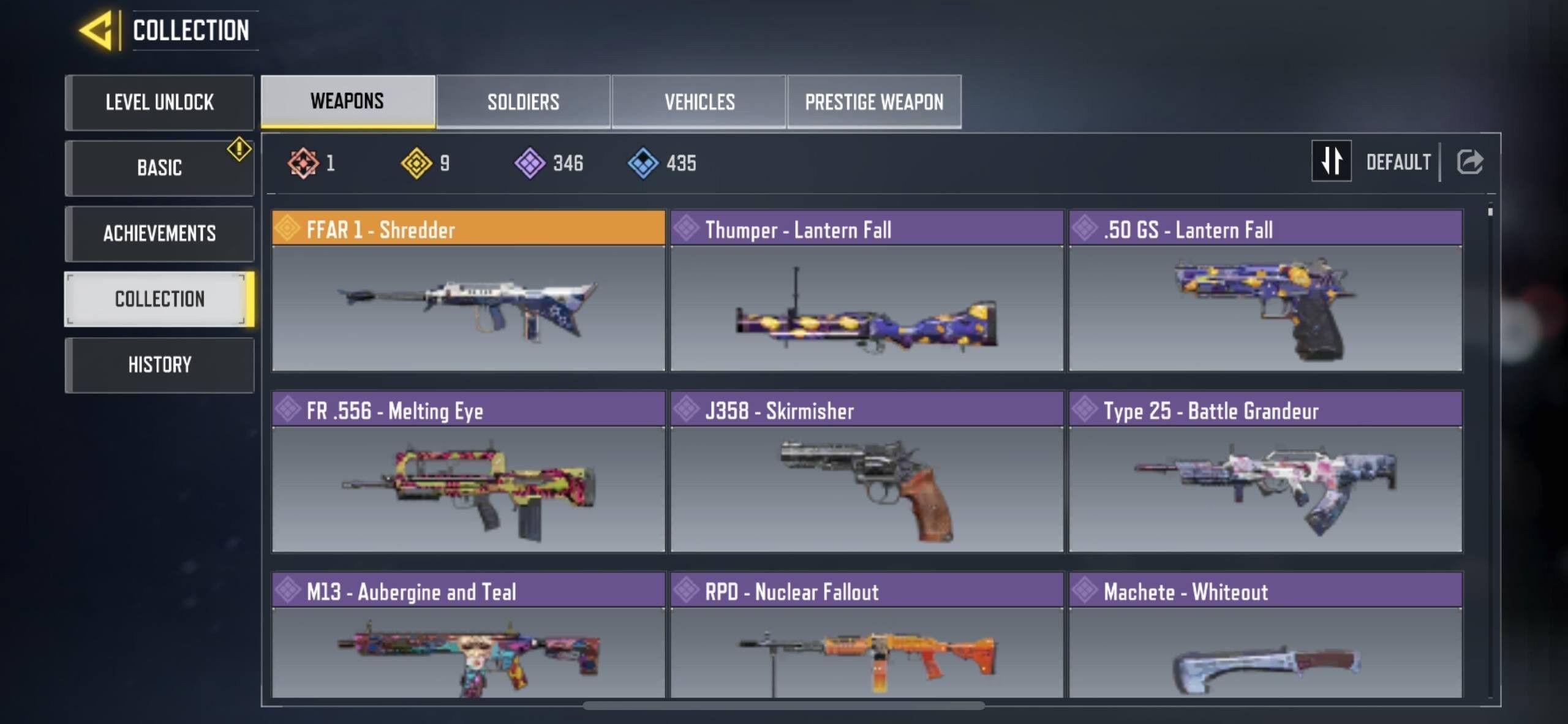Click the ACHIEVEMENTS sidebar button
Viewport: 1568px width, 724px height.
(x=160, y=233)
